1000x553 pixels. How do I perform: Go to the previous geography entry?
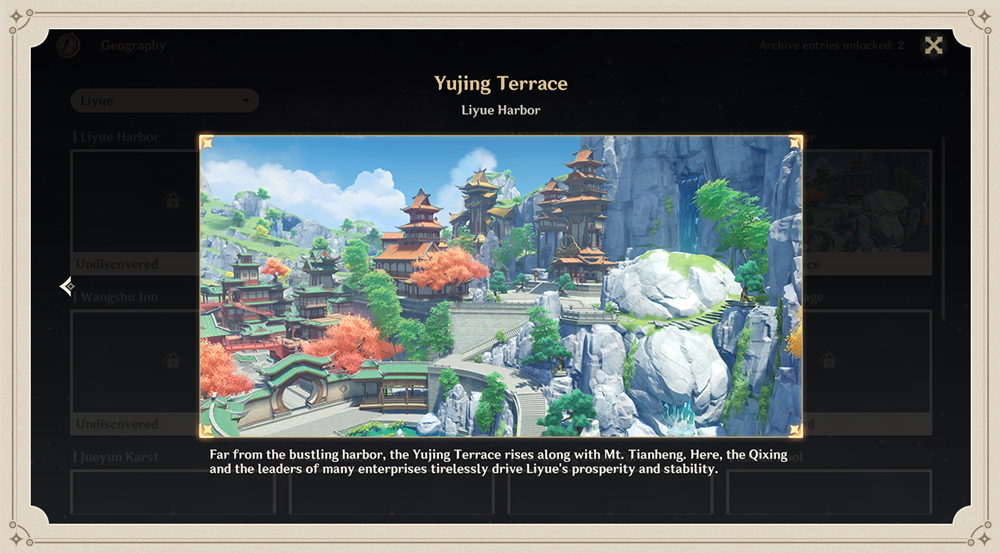(x=67, y=287)
